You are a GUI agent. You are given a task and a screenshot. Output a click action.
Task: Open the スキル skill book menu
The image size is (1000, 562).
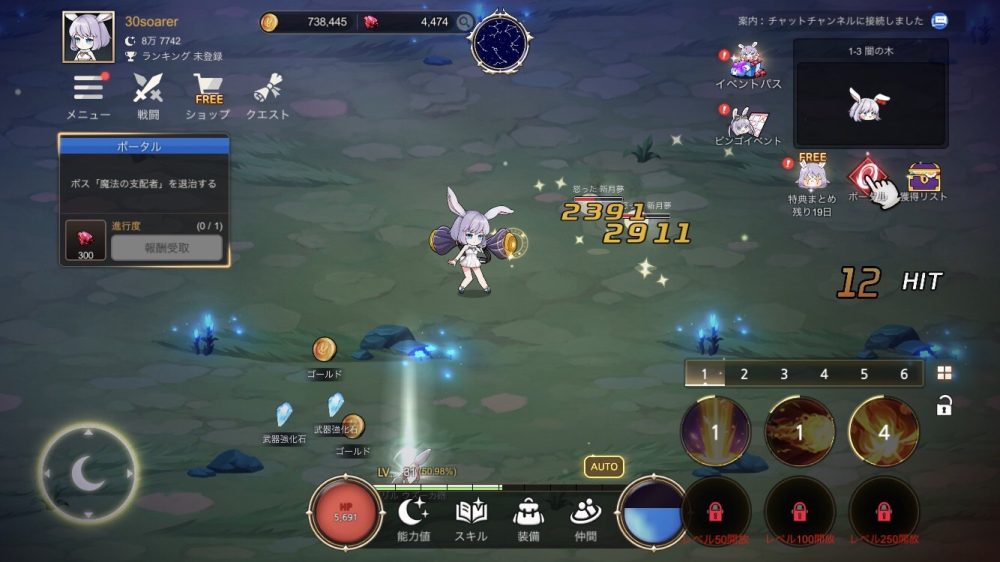pyautogui.click(x=471, y=518)
